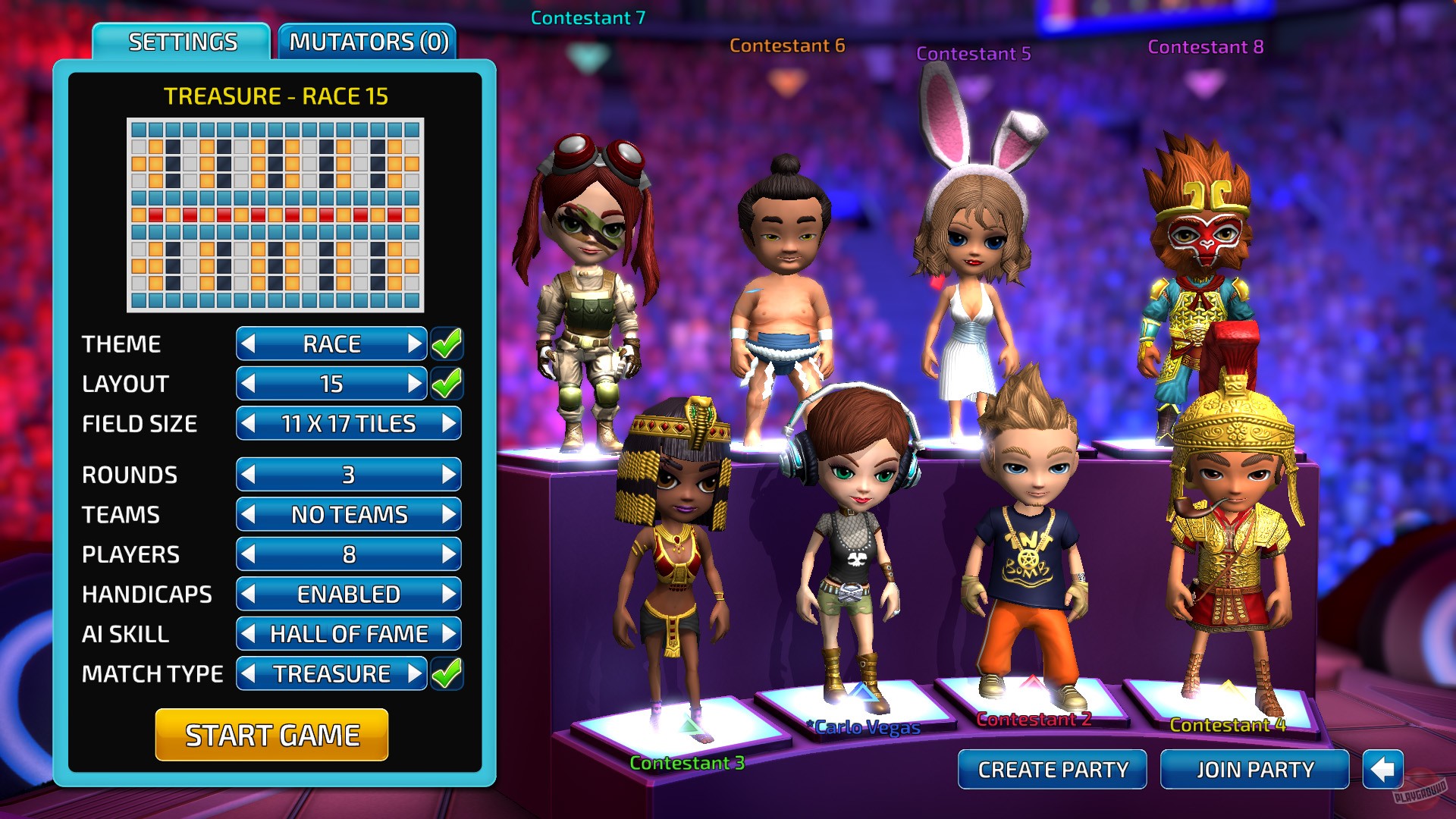Raise Rounds using the right arrow
The height and width of the screenshot is (819, 1456).
pos(449,475)
